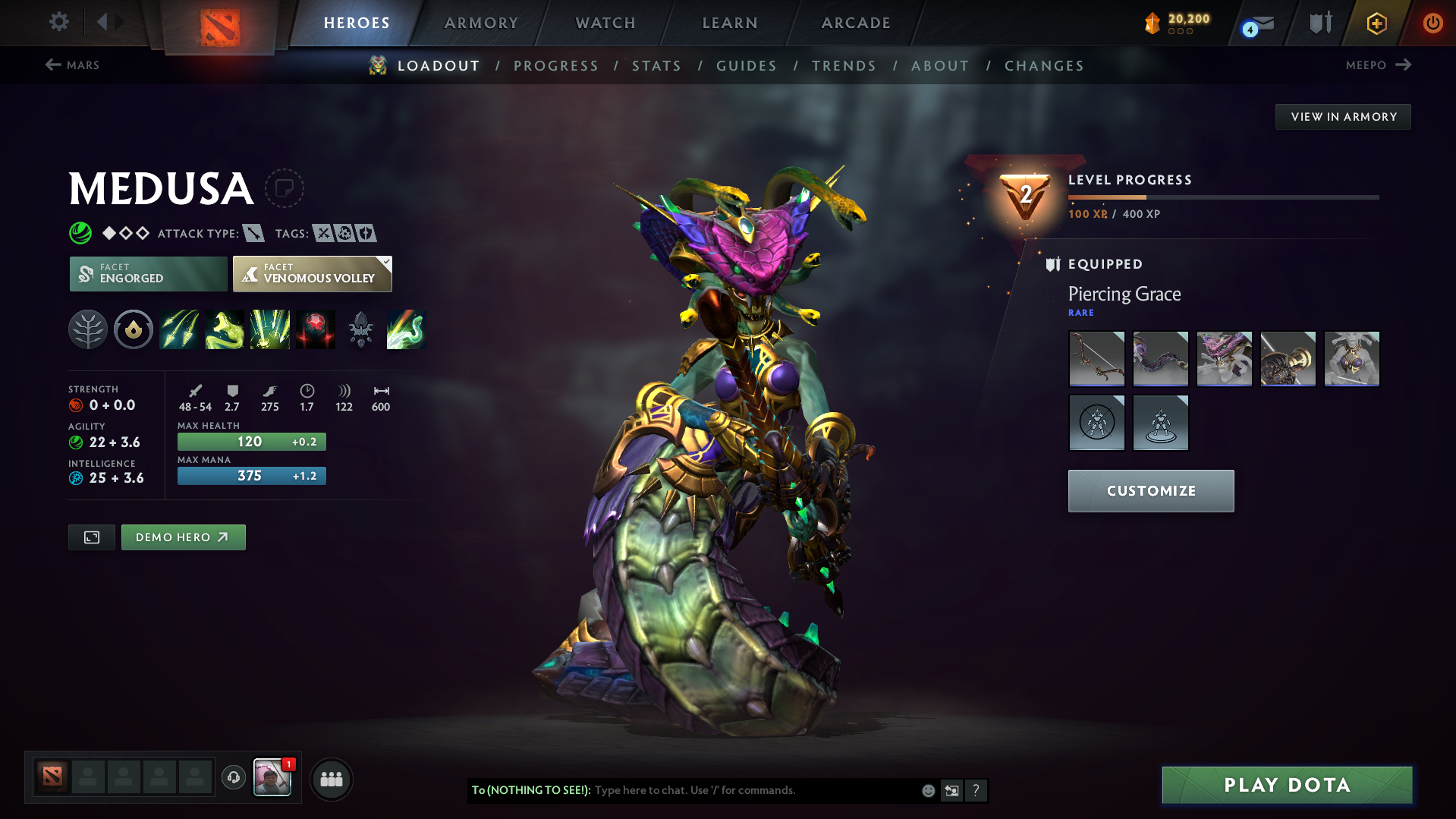Expand the Venomous Volley facet chevron
The image size is (1456, 819).
tap(386, 263)
